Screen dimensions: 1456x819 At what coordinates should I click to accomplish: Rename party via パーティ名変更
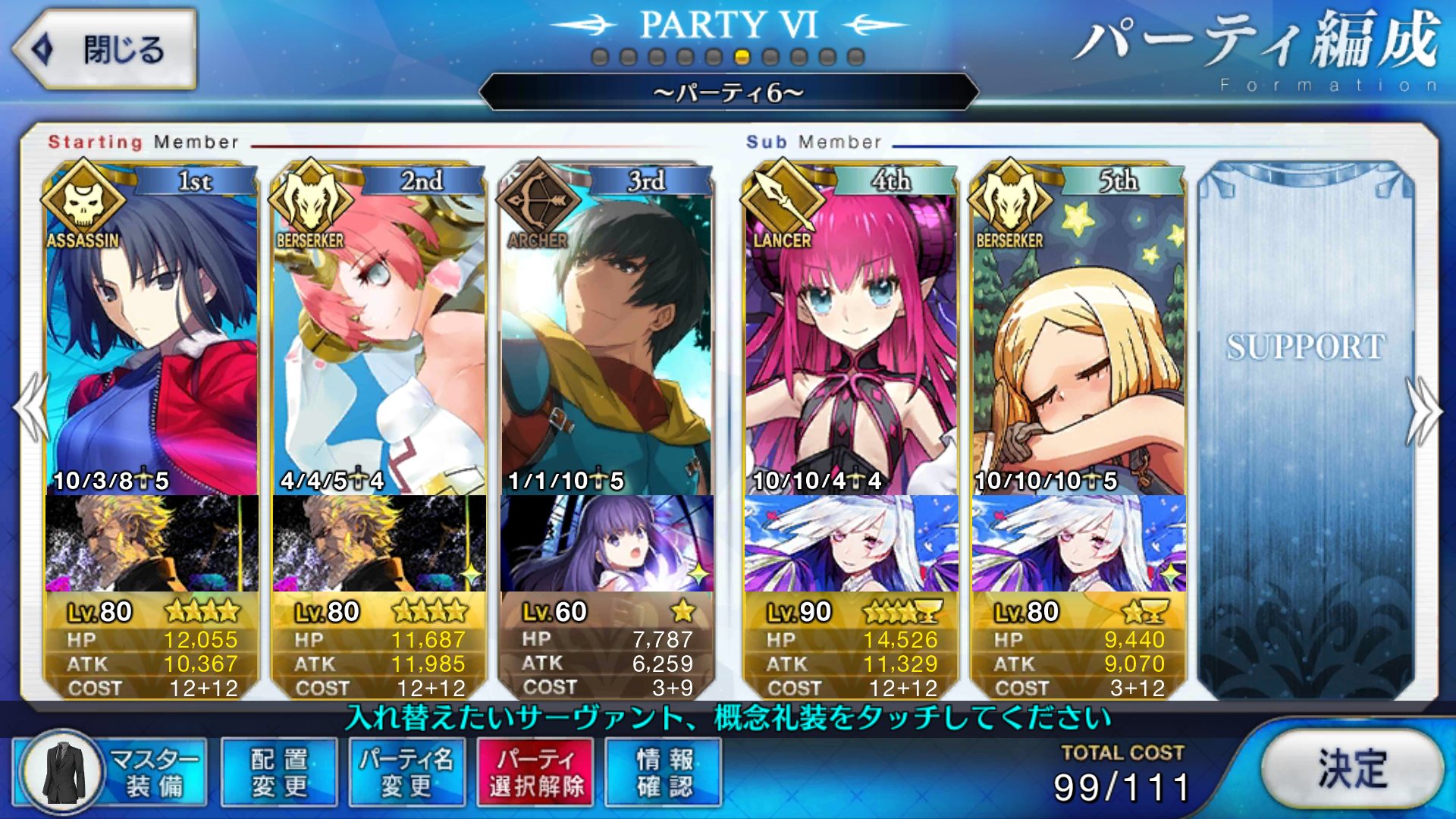[x=406, y=772]
